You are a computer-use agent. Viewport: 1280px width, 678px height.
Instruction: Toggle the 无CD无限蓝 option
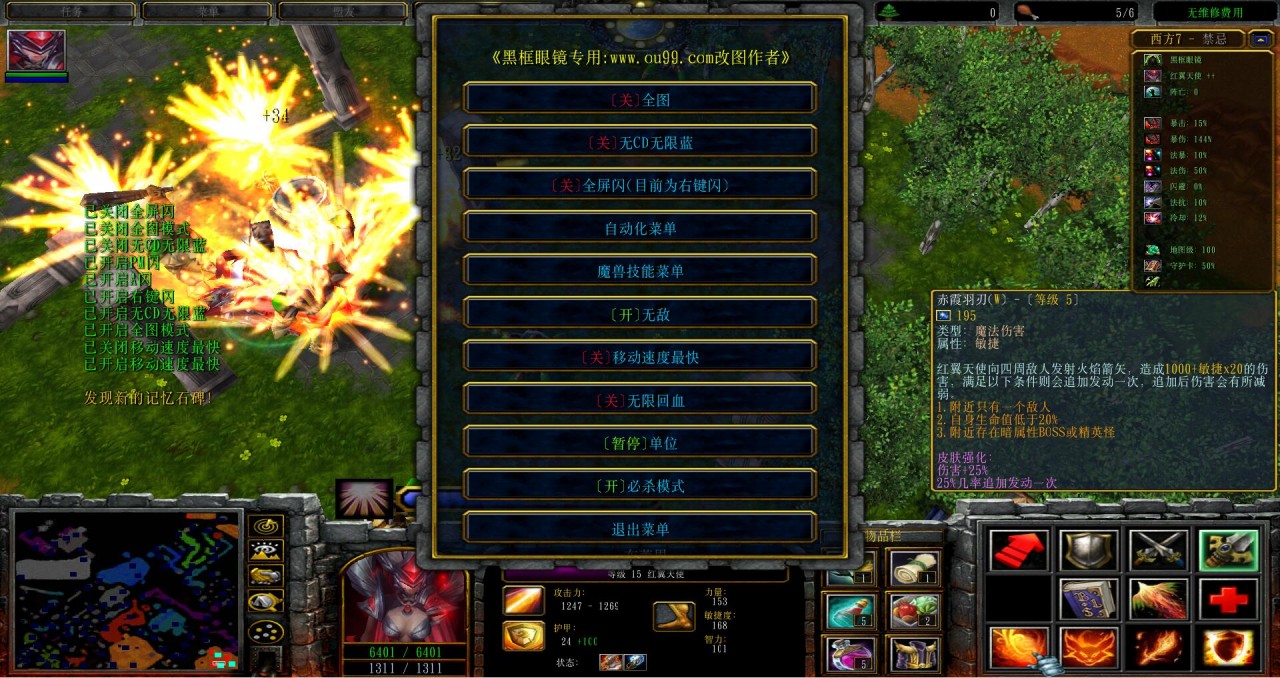[x=640, y=142]
